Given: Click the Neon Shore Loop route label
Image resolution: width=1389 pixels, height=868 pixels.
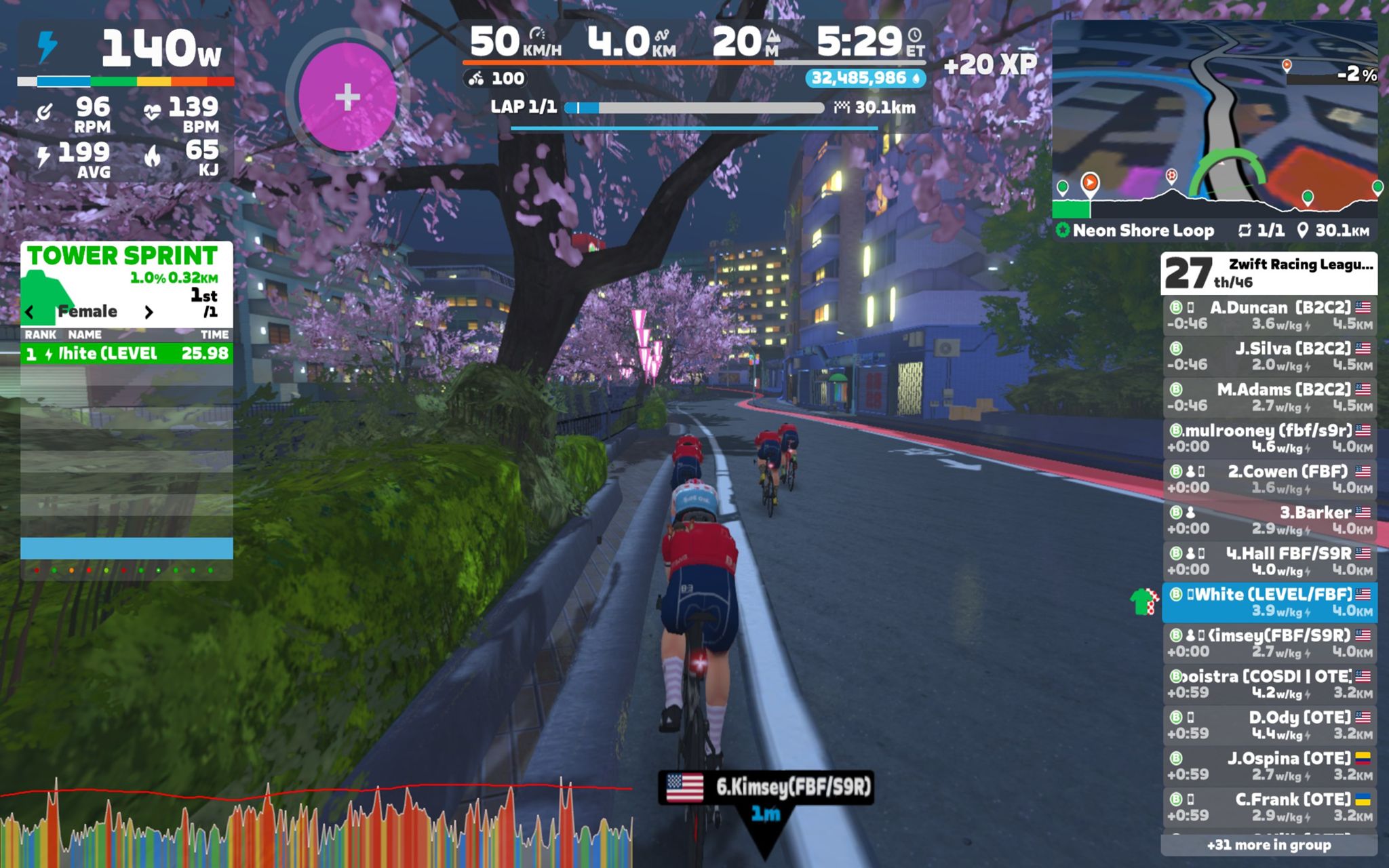Looking at the screenshot, I should point(1143,231).
